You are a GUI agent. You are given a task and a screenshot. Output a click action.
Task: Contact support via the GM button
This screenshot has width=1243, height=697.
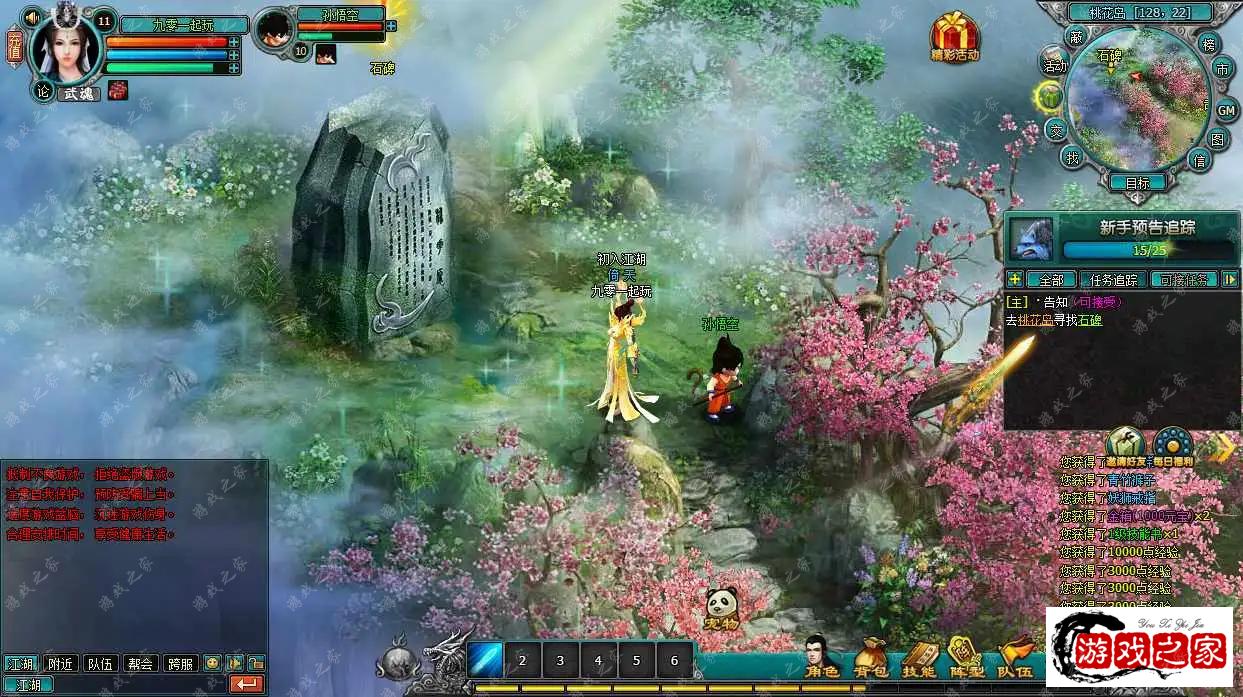(x=1227, y=109)
